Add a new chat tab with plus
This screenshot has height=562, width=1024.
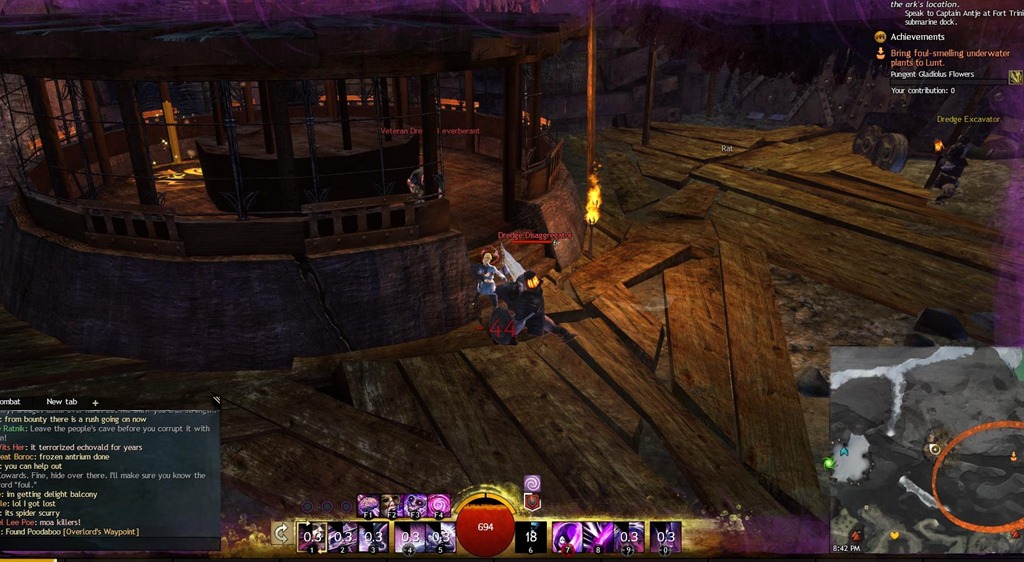click(x=96, y=402)
